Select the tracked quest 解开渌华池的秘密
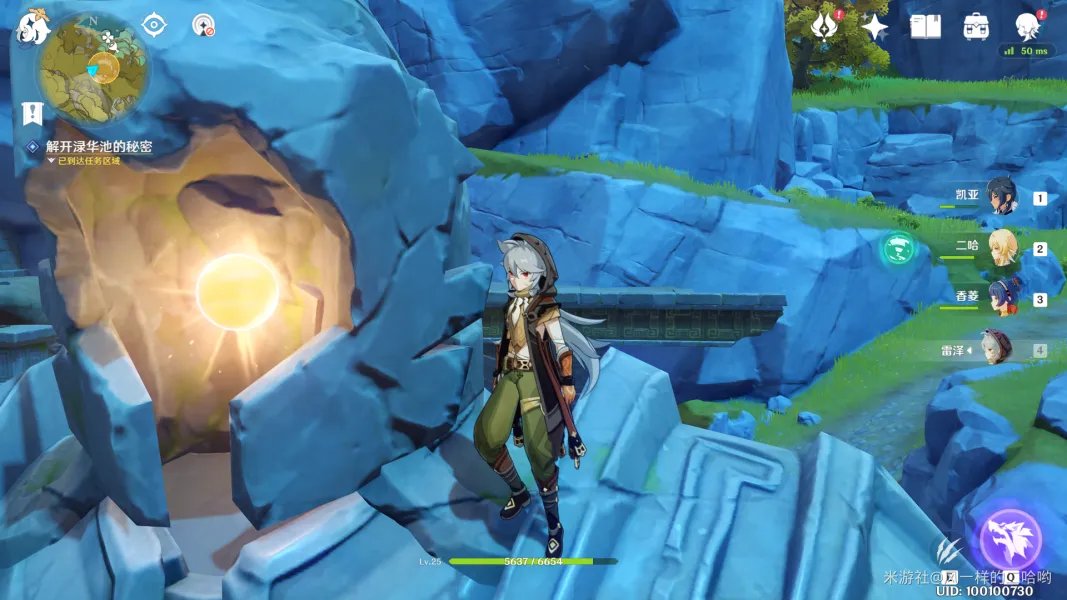The width and height of the screenshot is (1067, 600). pos(98,146)
